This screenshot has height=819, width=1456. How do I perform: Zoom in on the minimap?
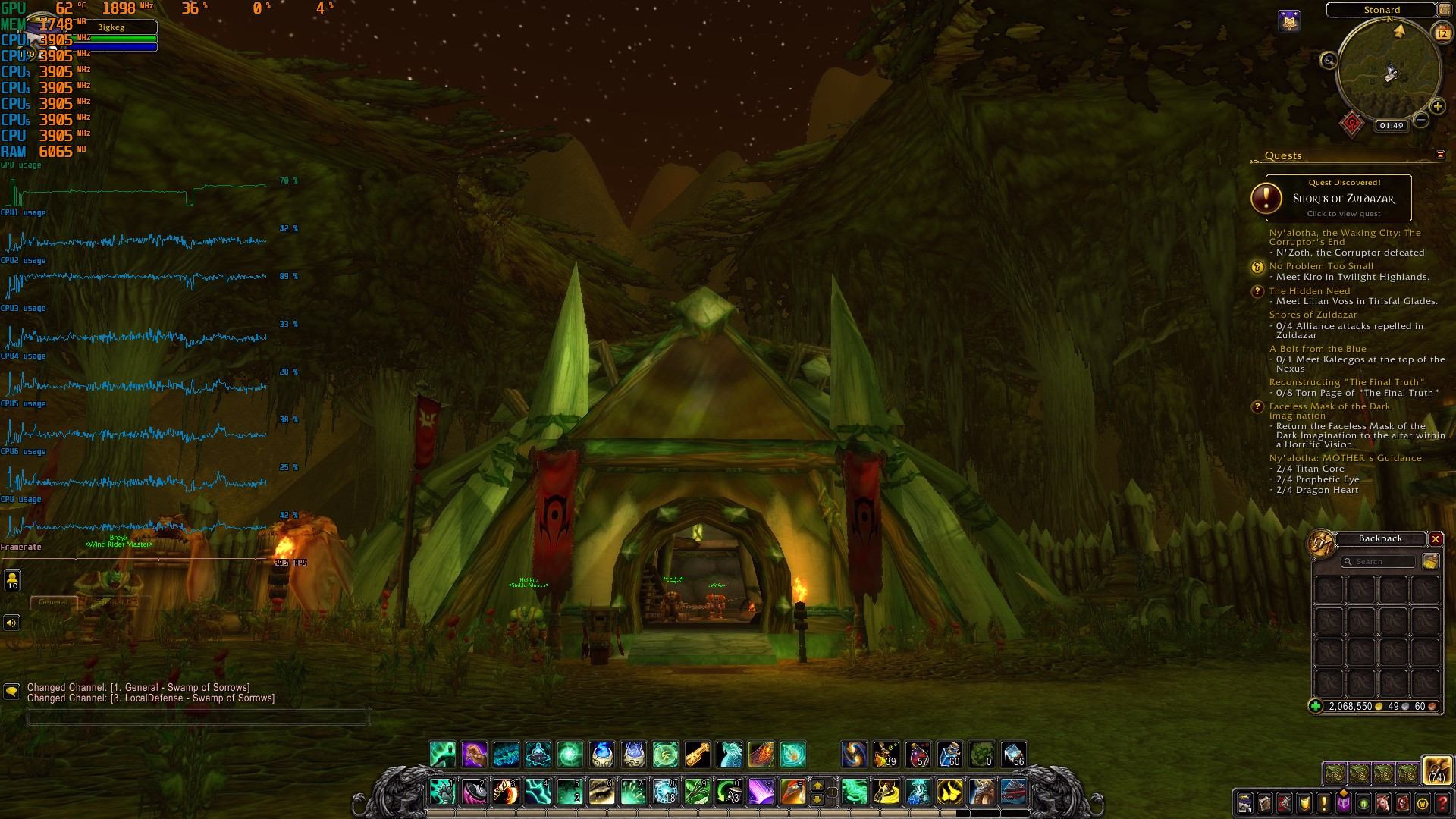click(x=1437, y=107)
